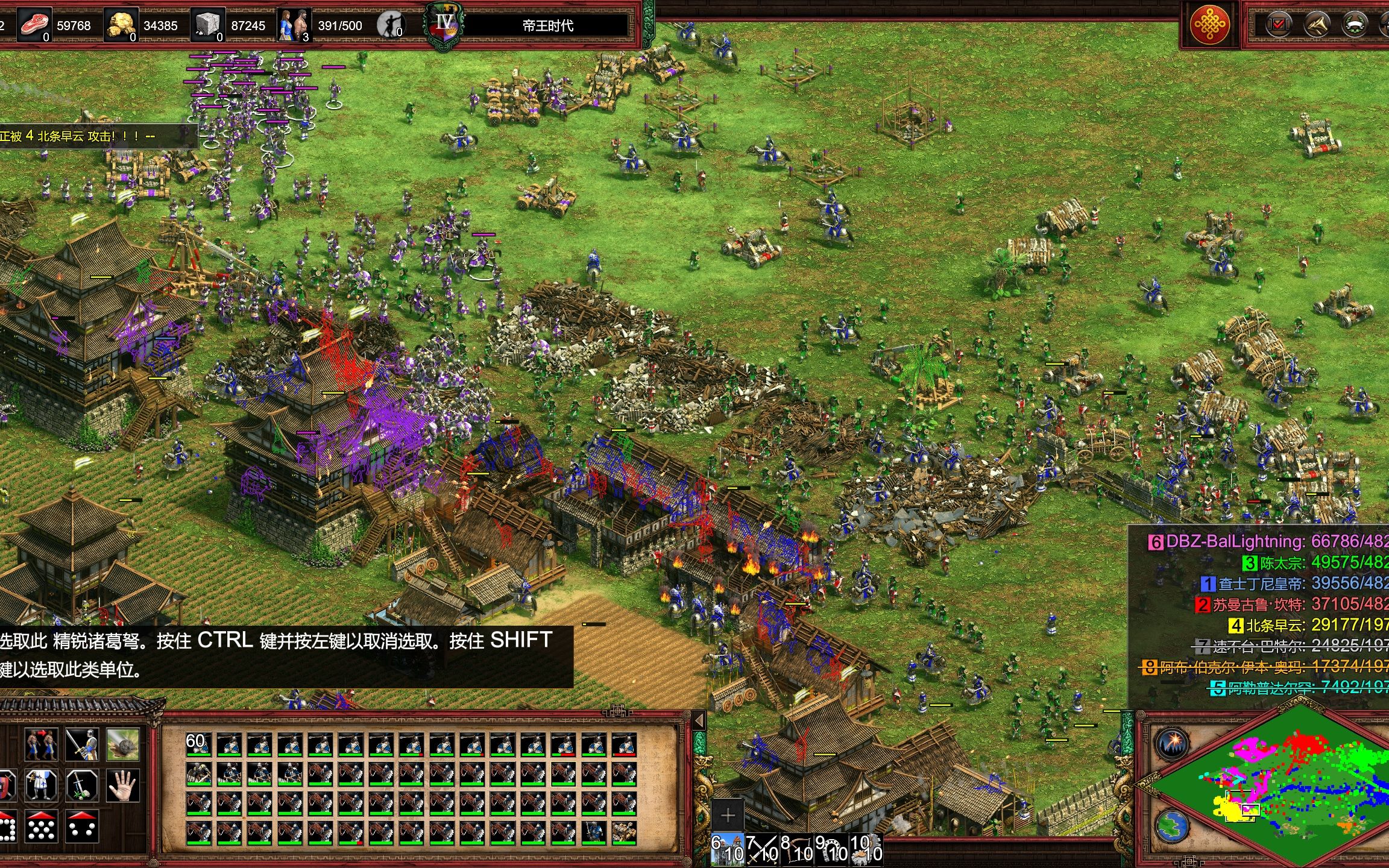
Task: Select the patrol command with two walking men
Action: [42, 744]
